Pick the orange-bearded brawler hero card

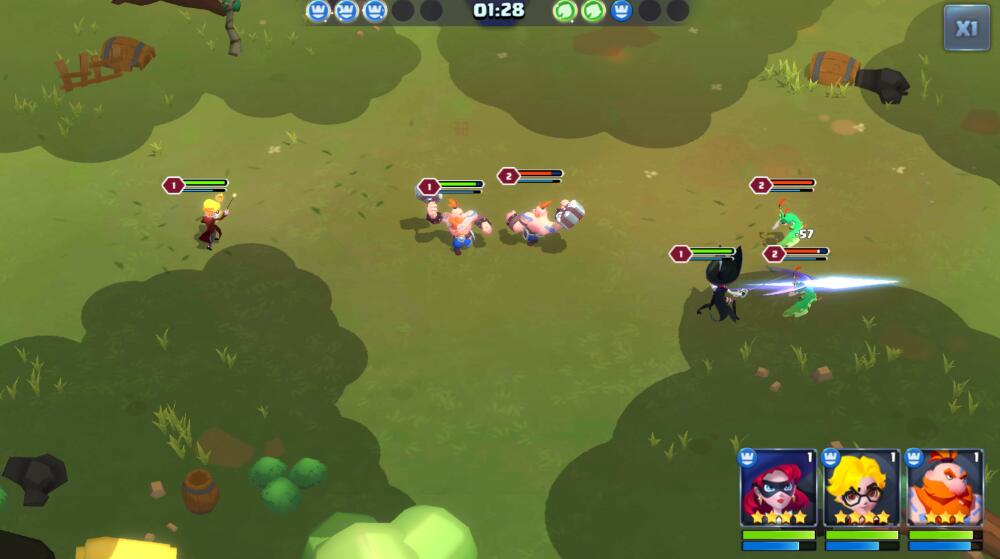(x=945, y=488)
